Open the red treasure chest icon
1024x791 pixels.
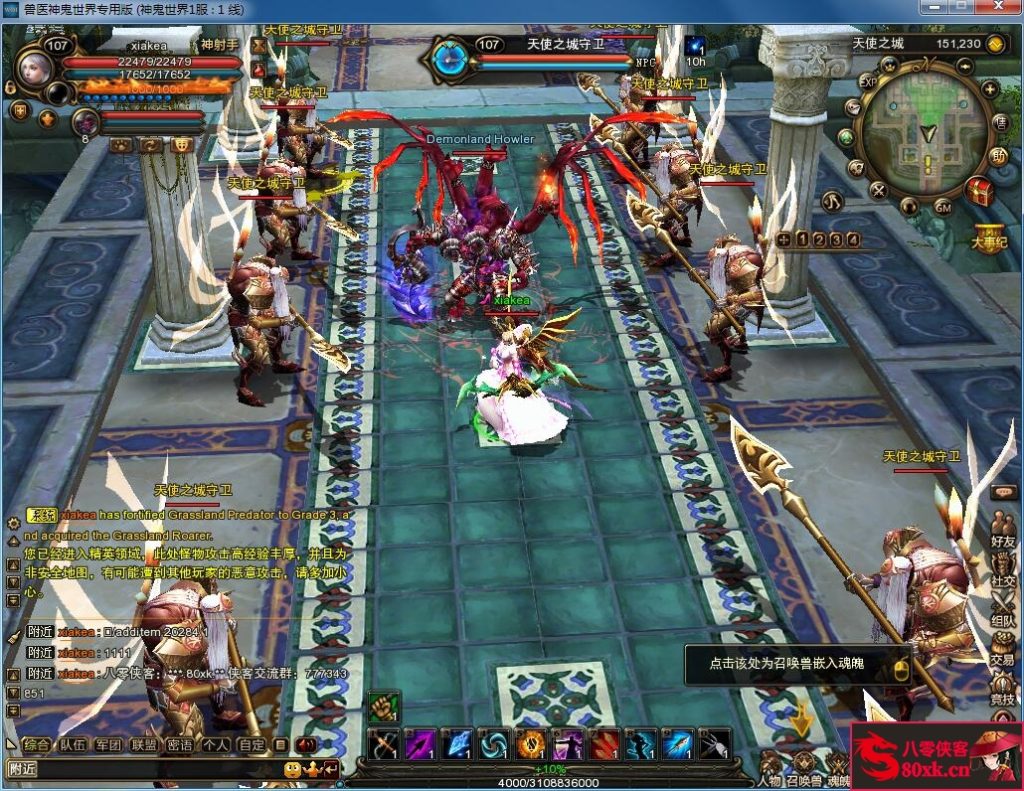click(x=981, y=191)
